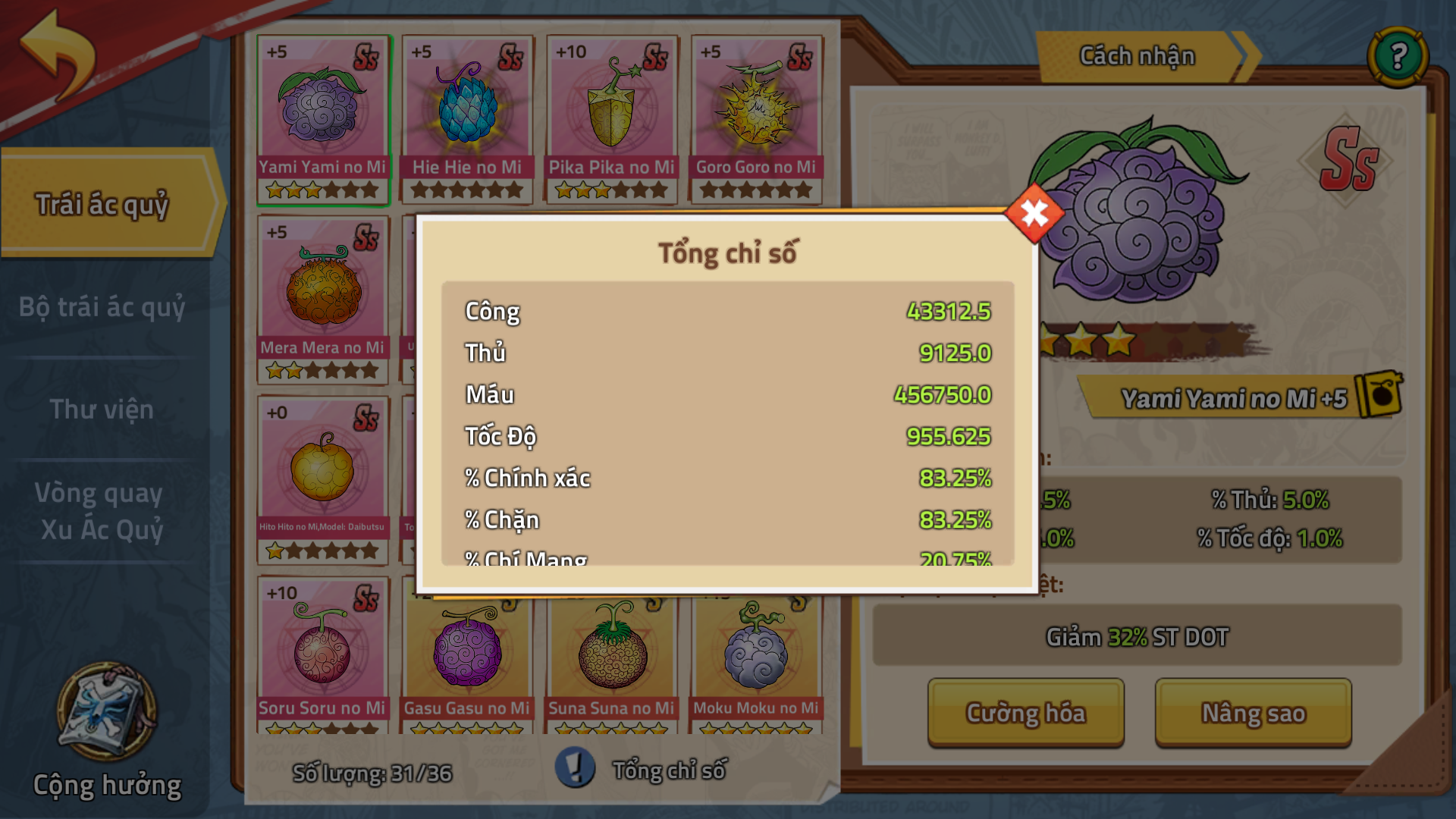Go back with the yellow arrow

point(58,55)
